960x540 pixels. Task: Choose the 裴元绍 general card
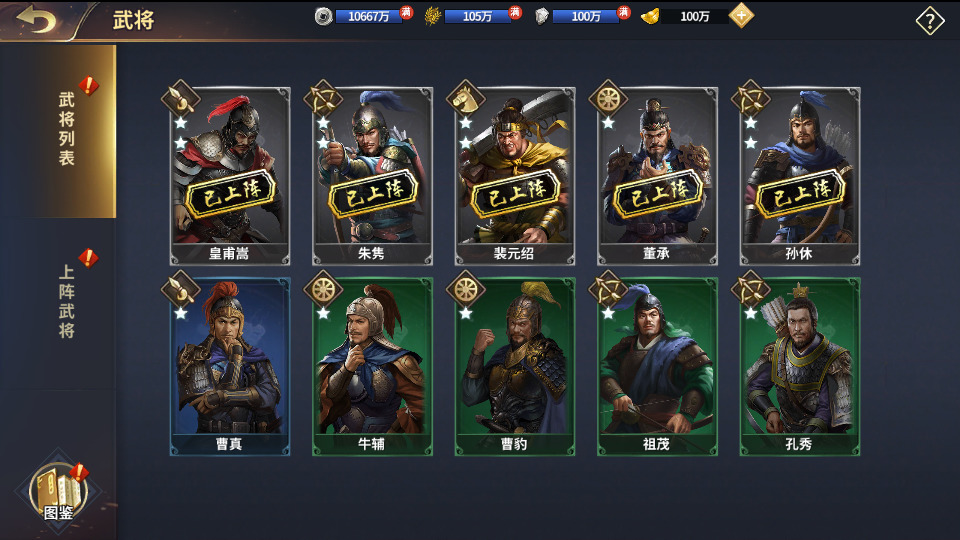pyautogui.click(x=515, y=175)
